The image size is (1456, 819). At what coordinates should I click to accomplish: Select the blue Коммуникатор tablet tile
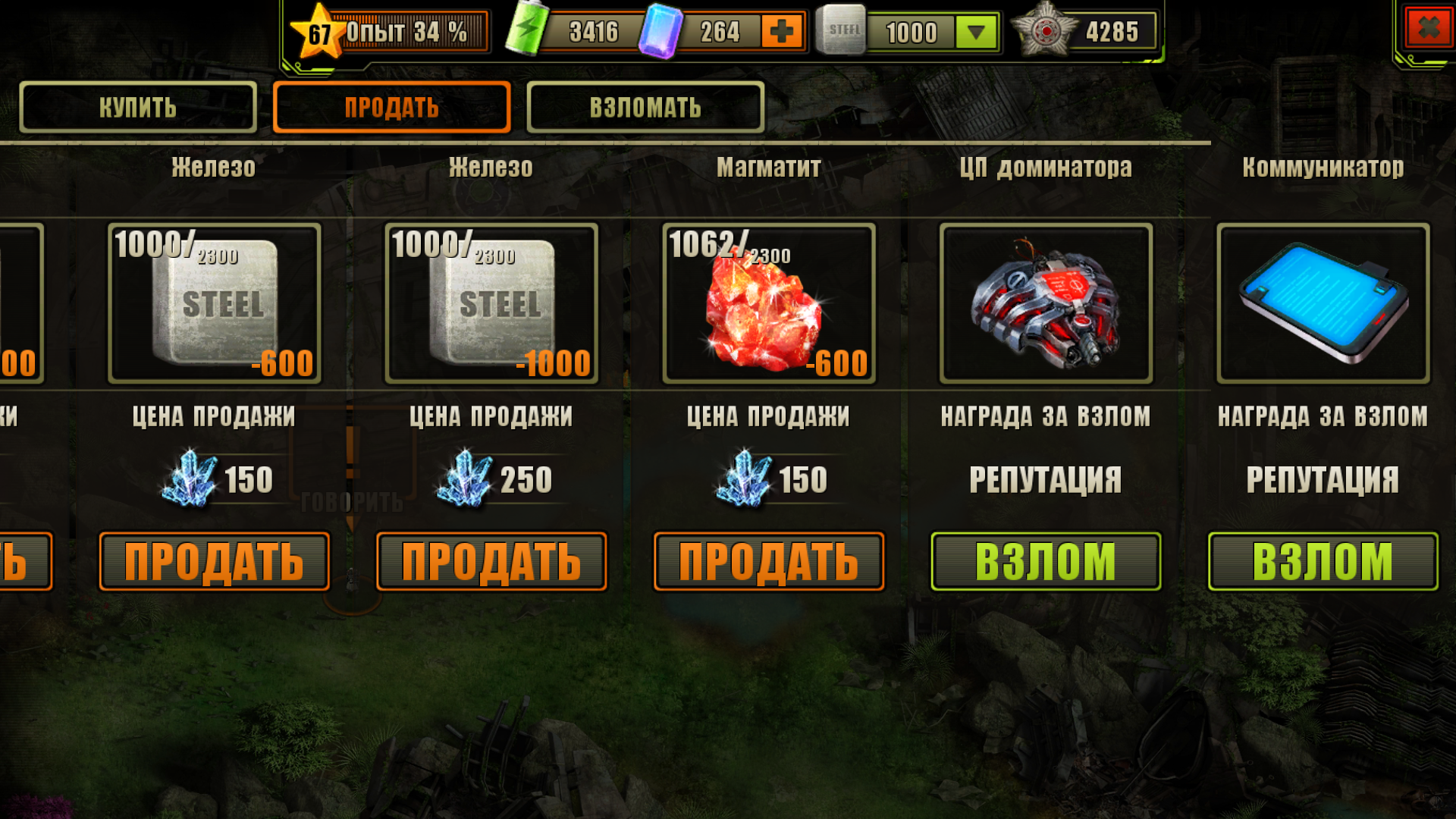click(x=1323, y=303)
